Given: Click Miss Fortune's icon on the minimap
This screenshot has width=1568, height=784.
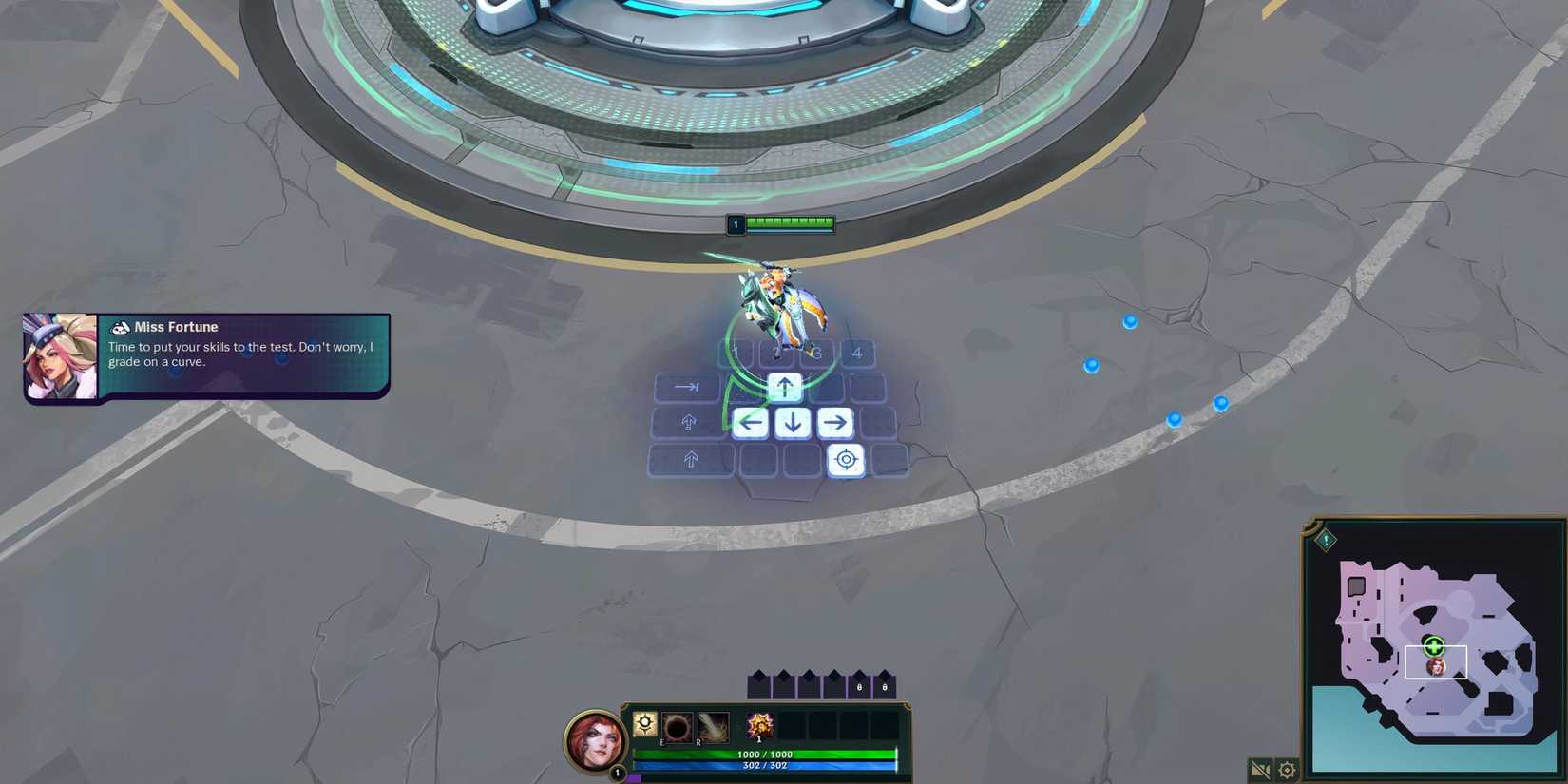Looking at the screenshot, I should coord(1435,667).
